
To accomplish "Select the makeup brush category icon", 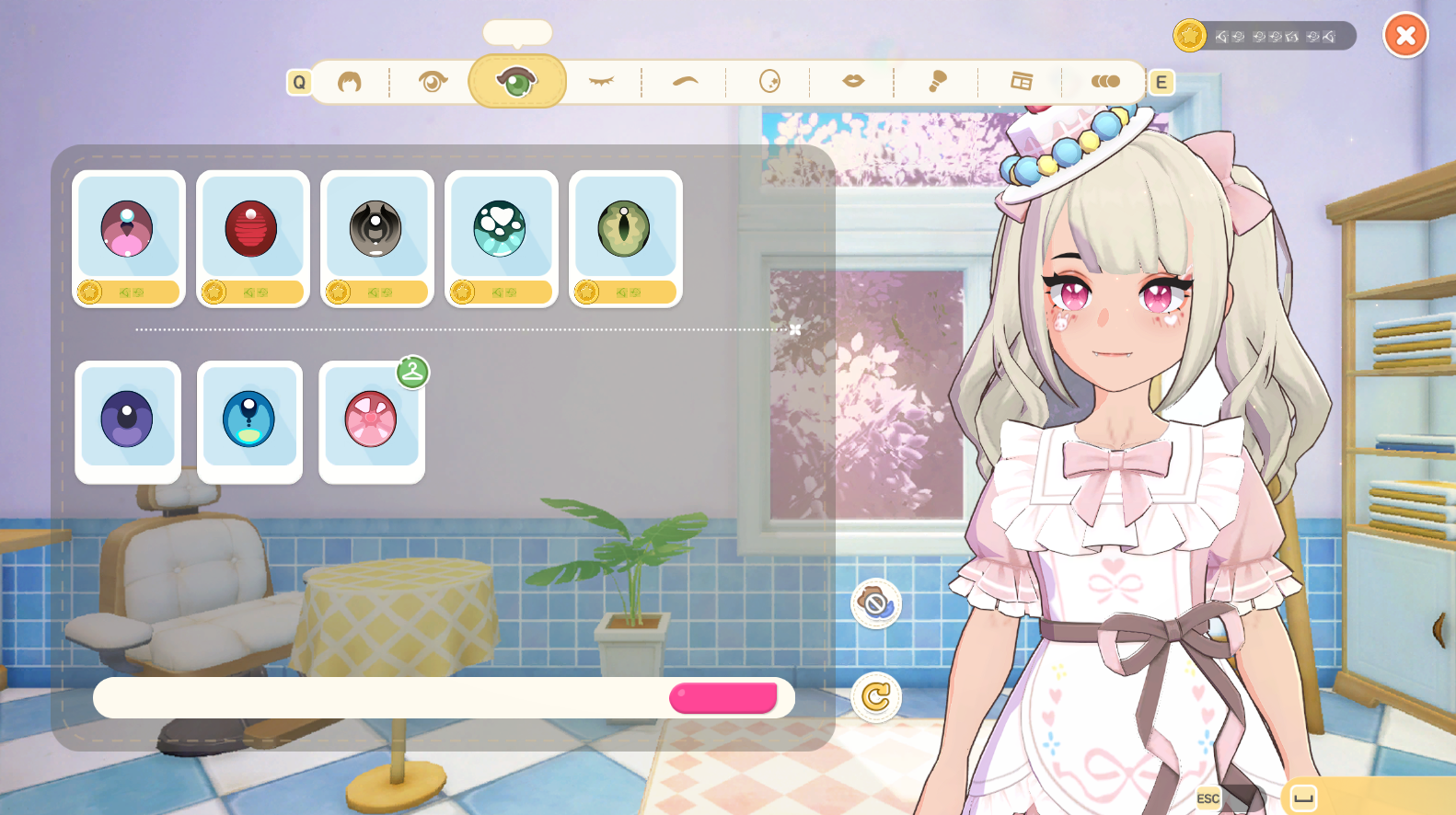I will [x=937, y=81].
